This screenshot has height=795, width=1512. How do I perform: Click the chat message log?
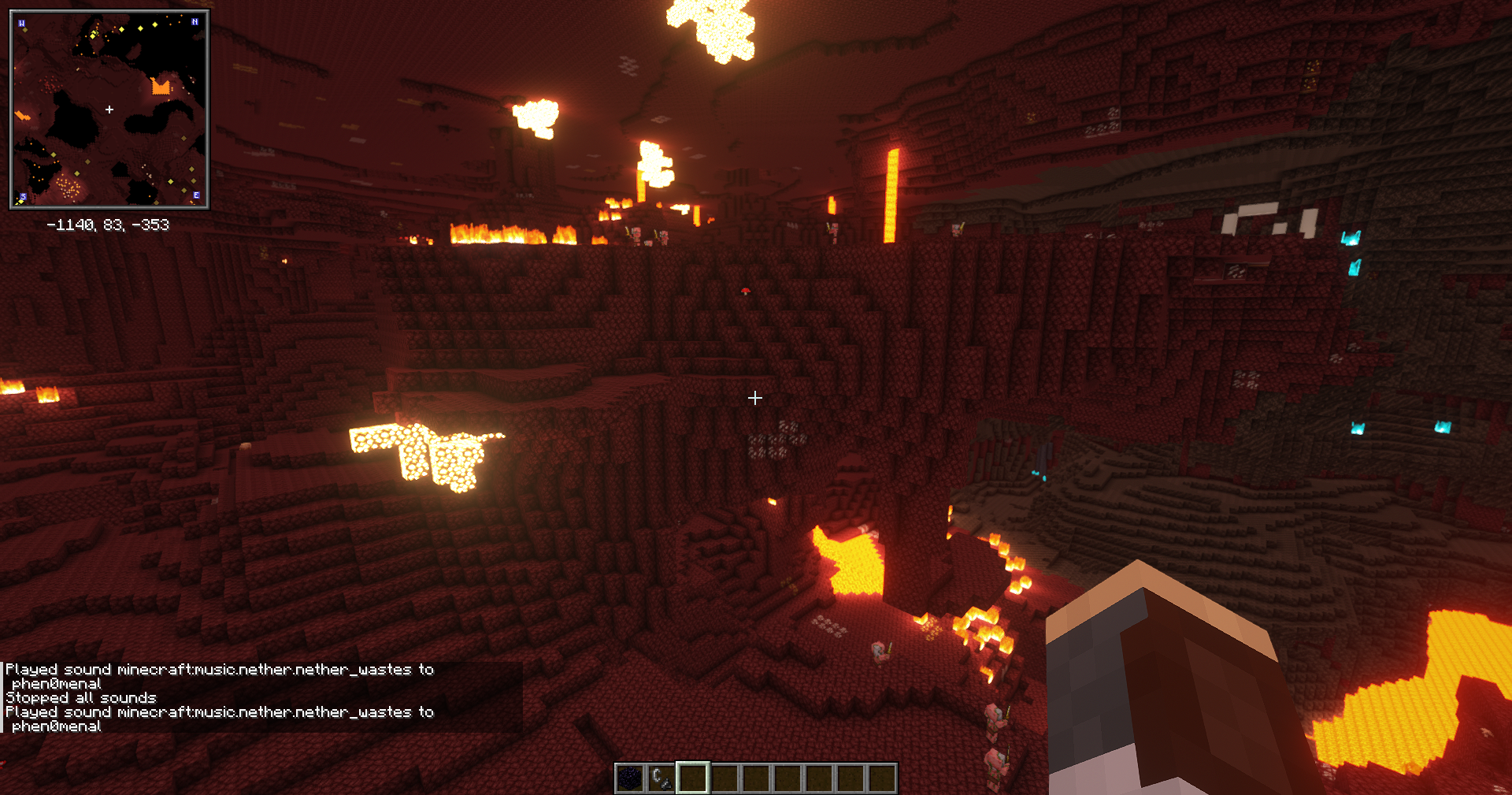coord(261,697)
